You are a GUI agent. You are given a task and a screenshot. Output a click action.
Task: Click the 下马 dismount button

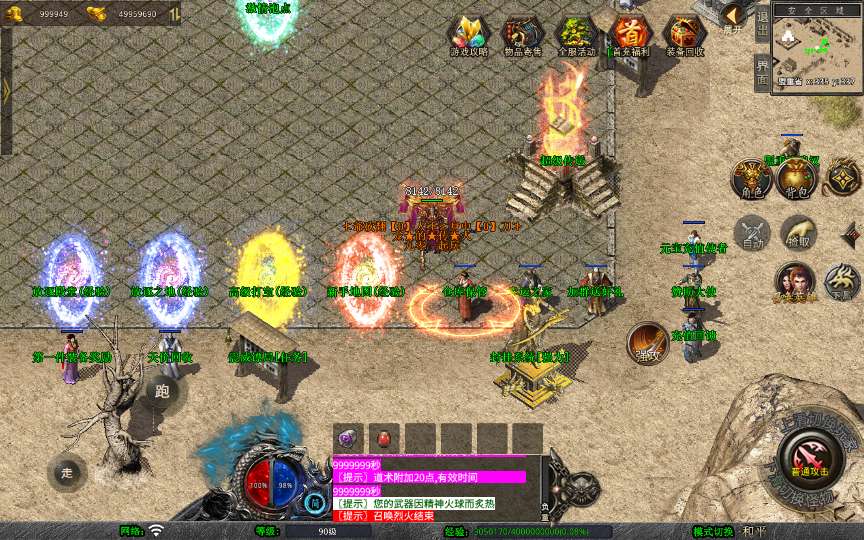coord(842,283)
